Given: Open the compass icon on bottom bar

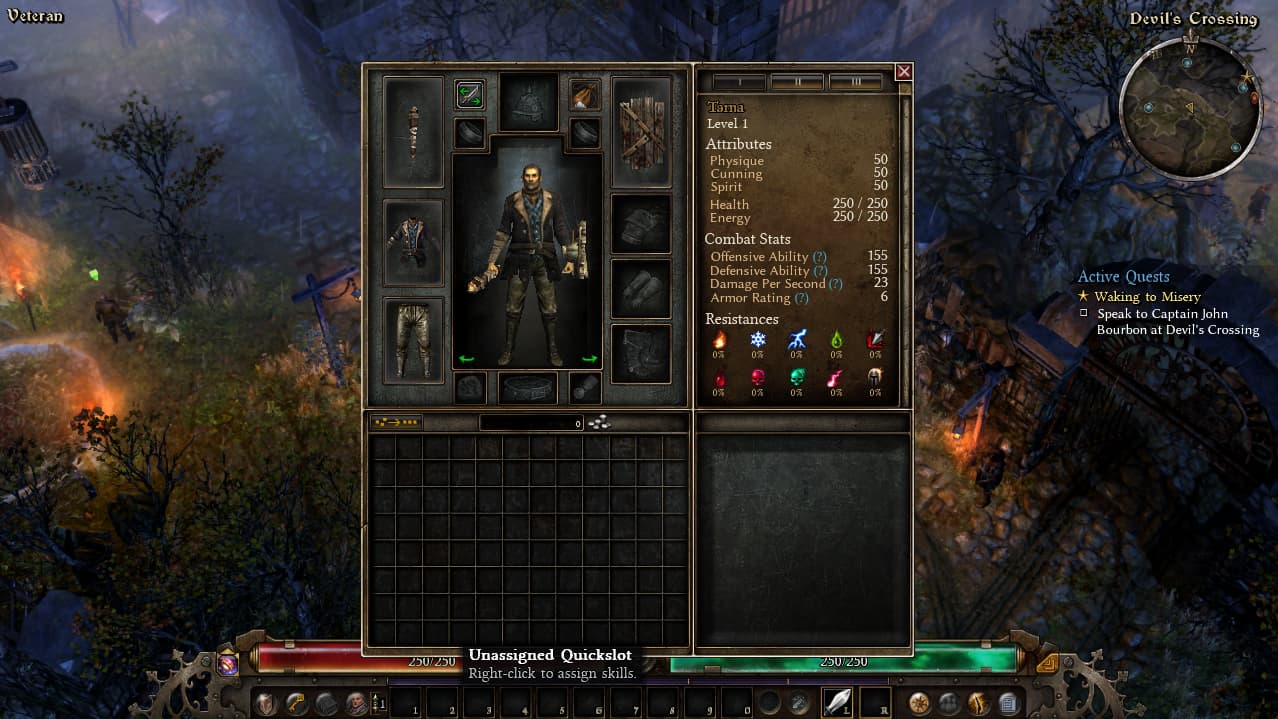Looking at the screenshot, I should (x=918, y=703).
